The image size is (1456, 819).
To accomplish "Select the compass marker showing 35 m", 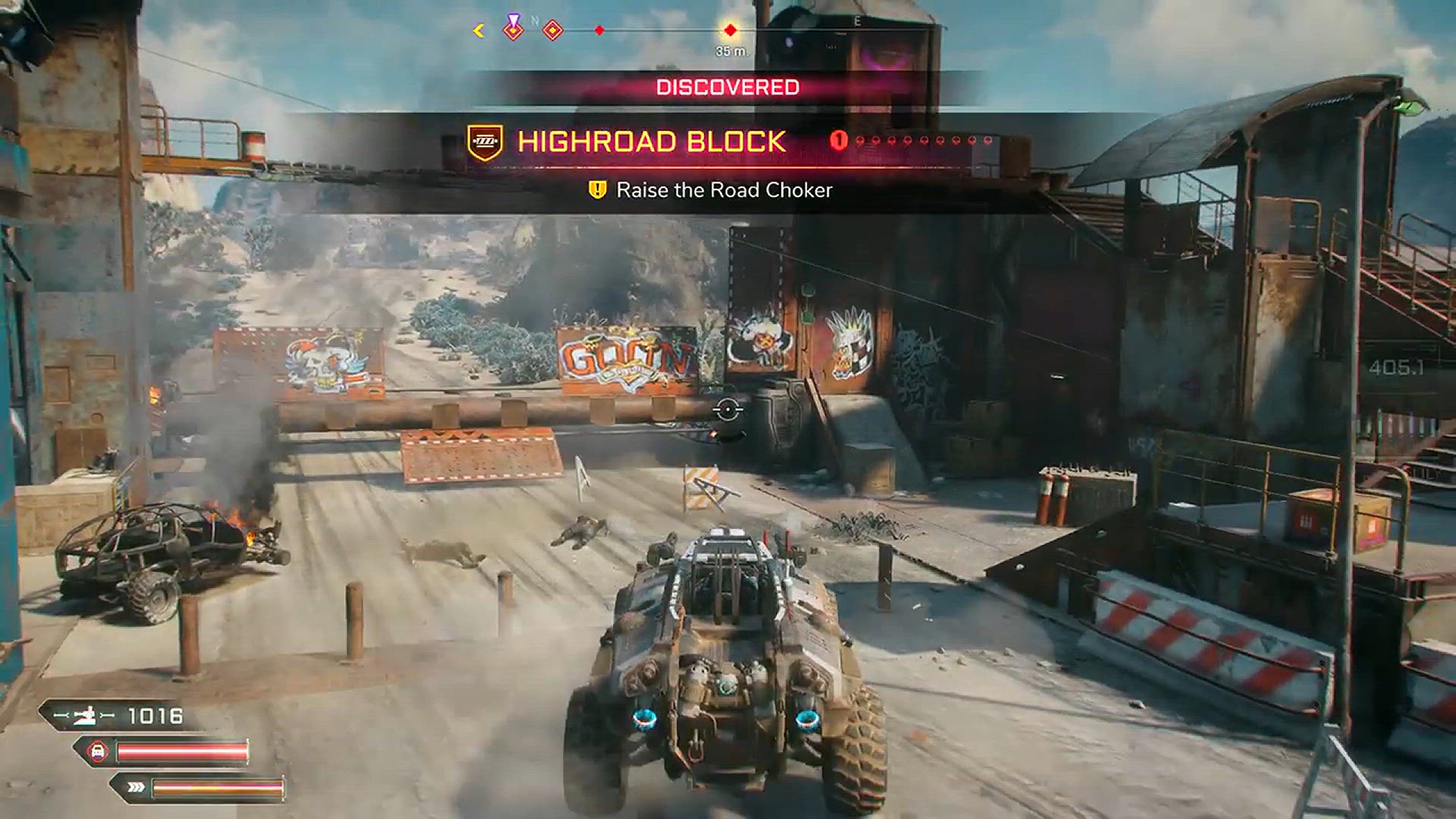I will 730,31.
